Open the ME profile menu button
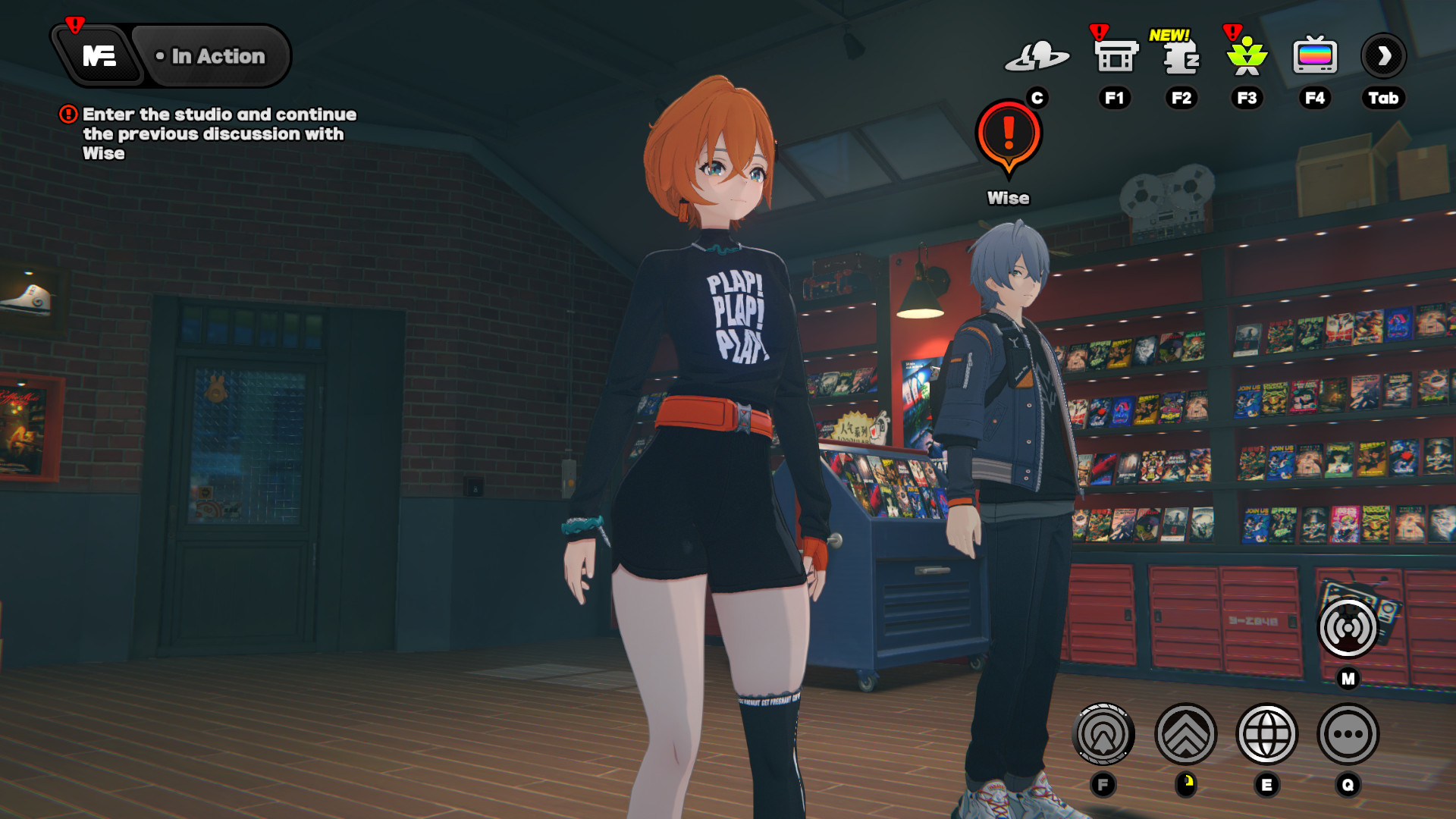The image size is (1456, 819). point(99,56)
